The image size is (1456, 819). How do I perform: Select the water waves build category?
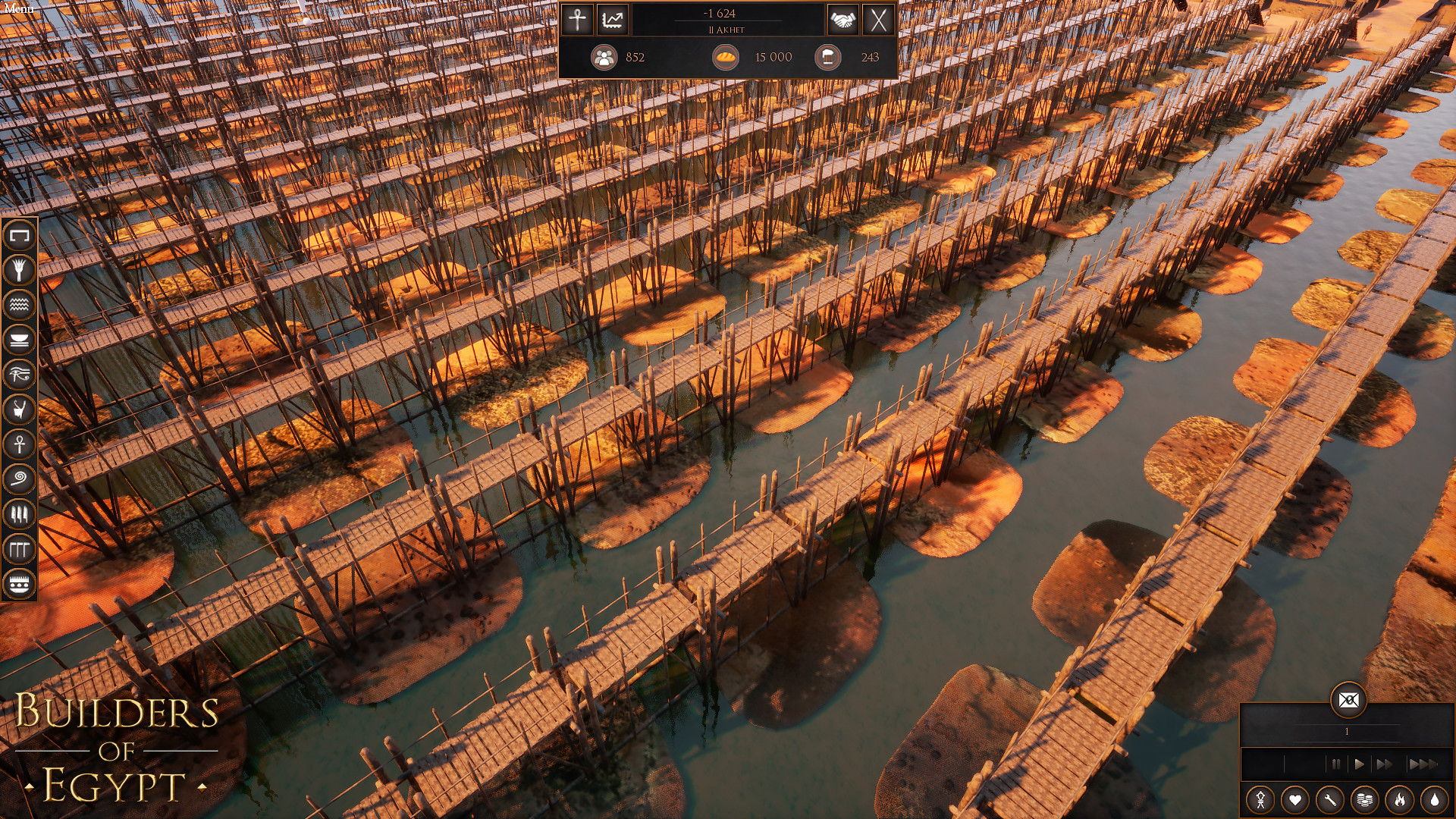click(20, 305)
